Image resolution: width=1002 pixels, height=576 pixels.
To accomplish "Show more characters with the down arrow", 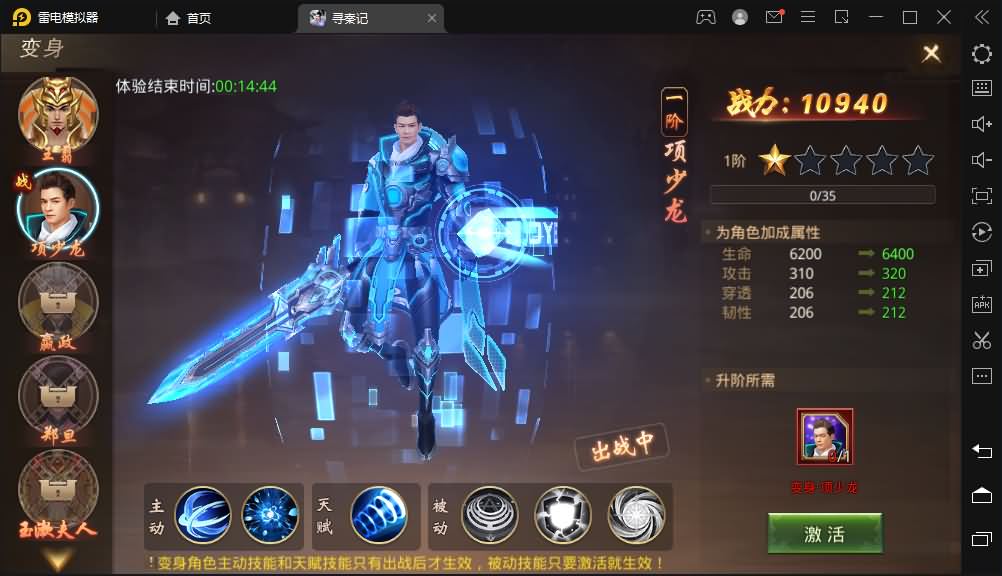I will click(58, 559).
